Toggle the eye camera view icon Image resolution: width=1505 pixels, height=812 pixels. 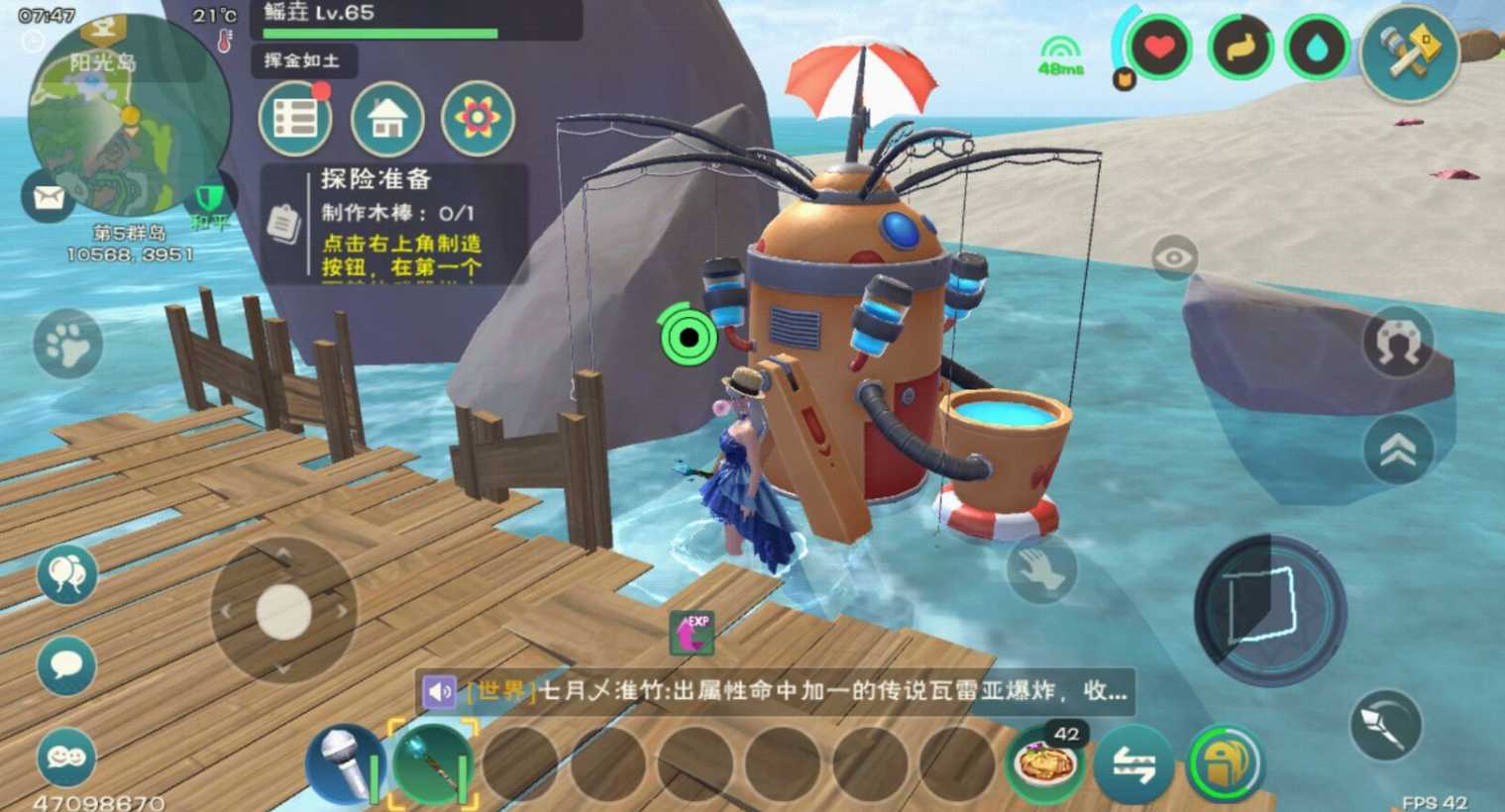tap(1173, 254)
